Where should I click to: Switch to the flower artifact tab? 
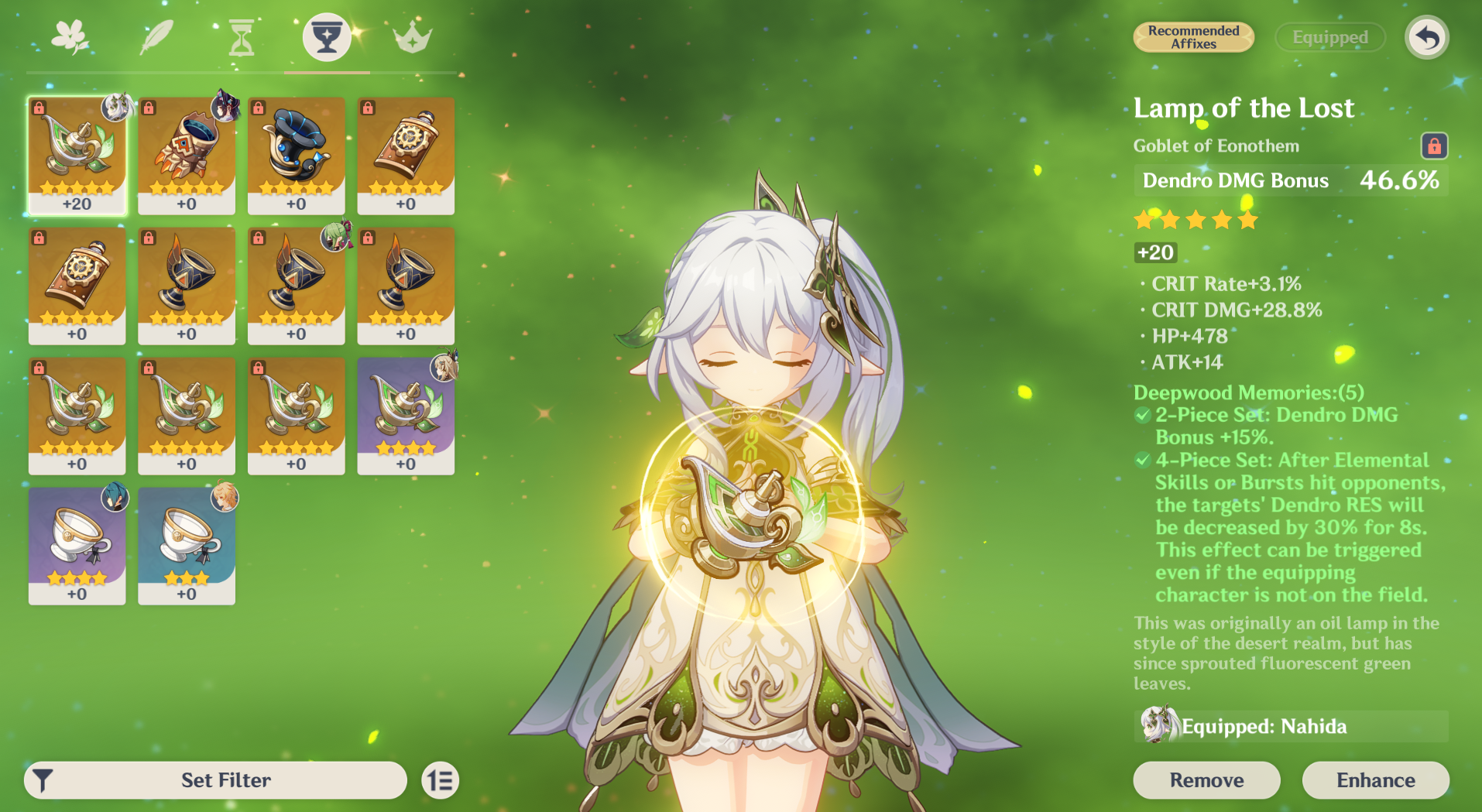(x=70, y=36)
